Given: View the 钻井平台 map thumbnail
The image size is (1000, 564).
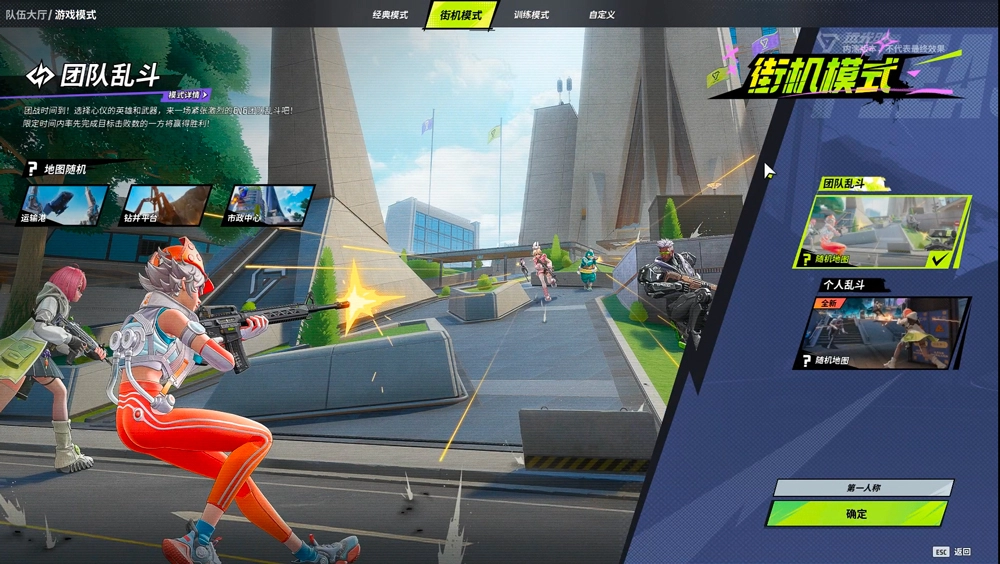Looking at the screenshot, I should tap(165, 205).
